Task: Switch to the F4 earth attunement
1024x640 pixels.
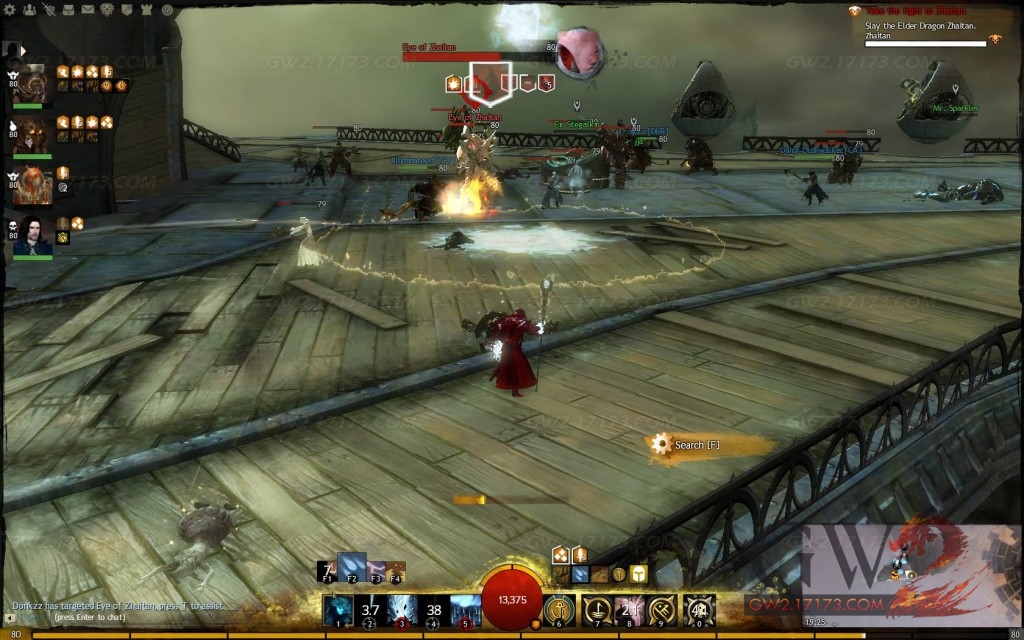Action: click(x=396, y=571)
